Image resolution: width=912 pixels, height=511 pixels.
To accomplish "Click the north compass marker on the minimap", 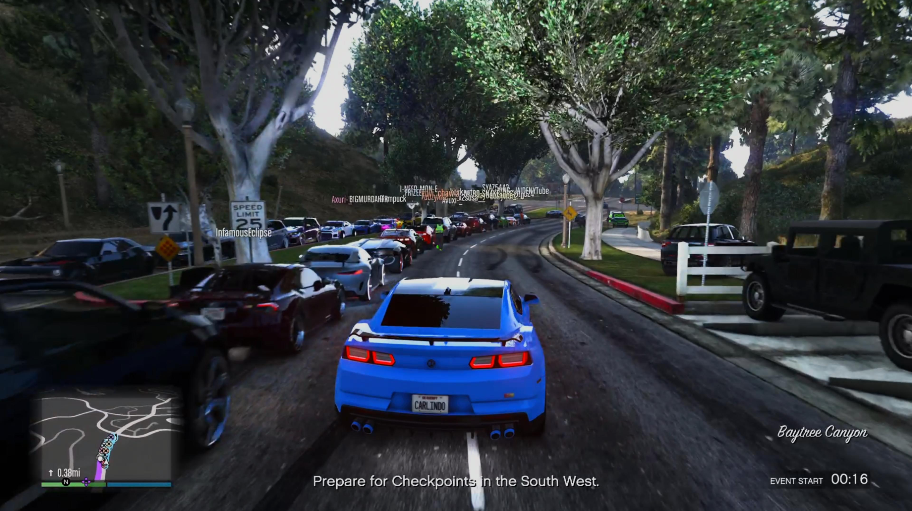I will pyautogui.click(x=66, y=483).
